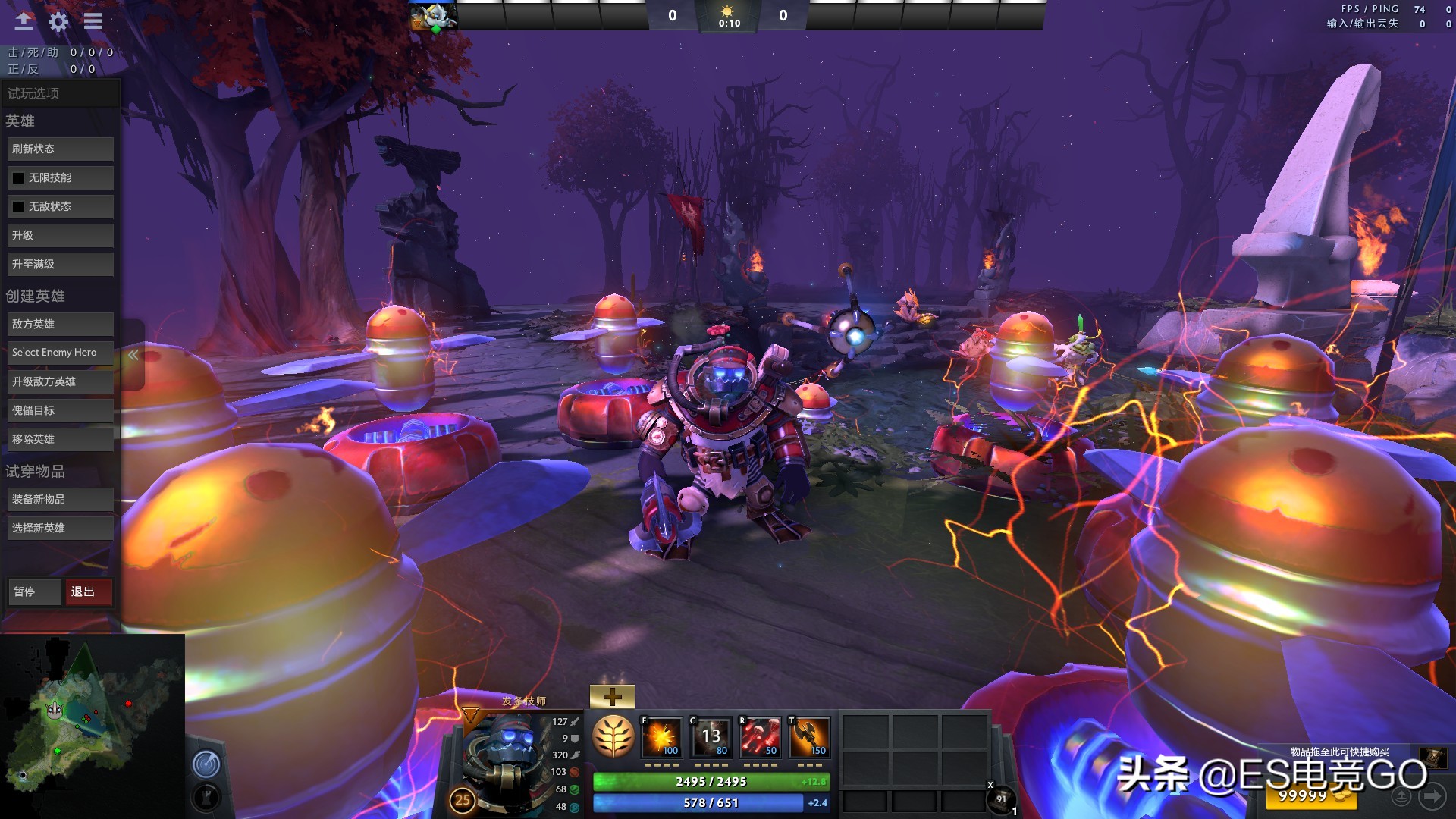Click the upload/share arrow icon top-left
This screenshot has height=819, width=1456.
coord(24,22)
